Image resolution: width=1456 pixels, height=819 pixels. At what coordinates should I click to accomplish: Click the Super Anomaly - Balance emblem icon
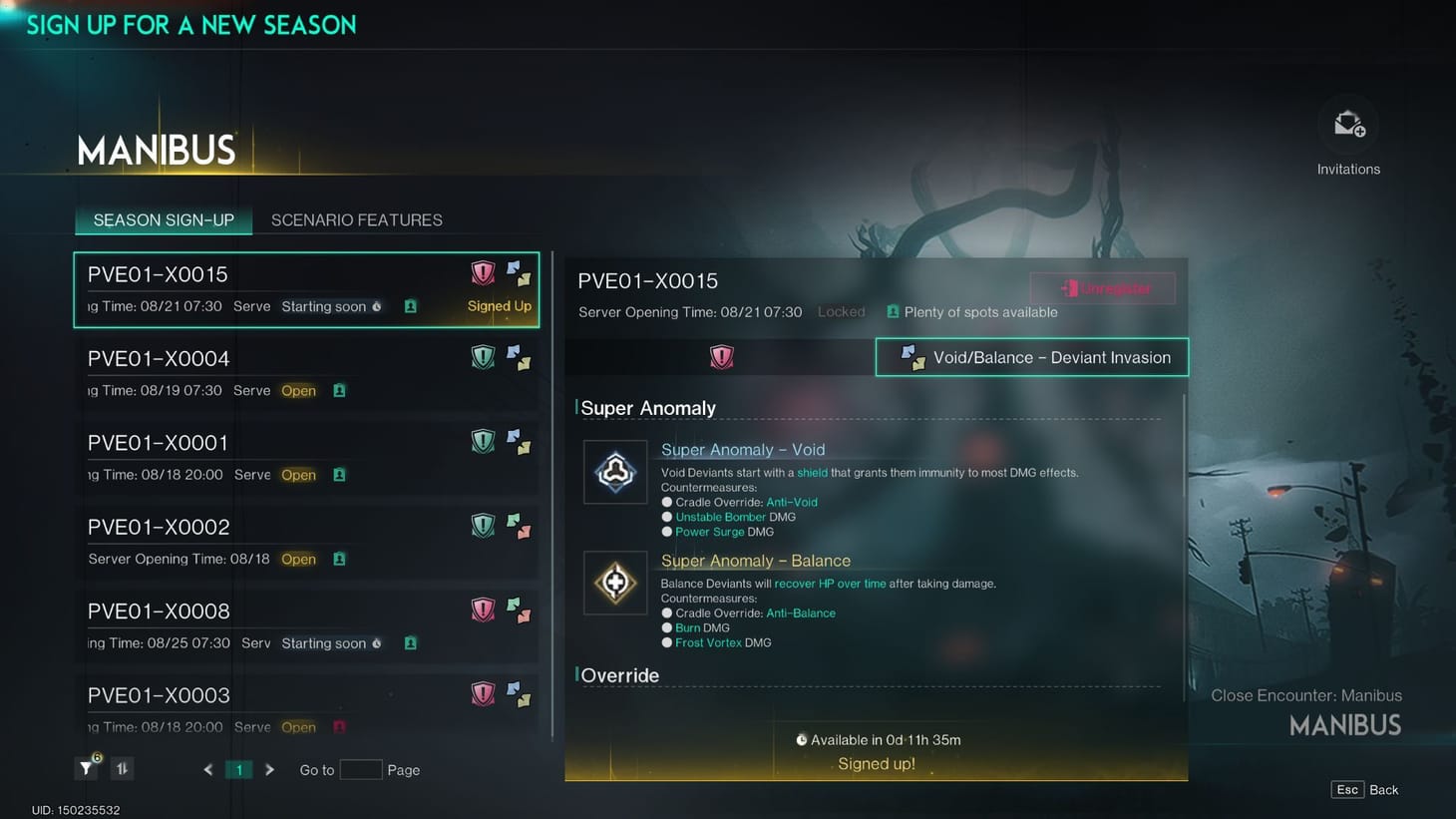pyautogui.click(x=615, y=583)
